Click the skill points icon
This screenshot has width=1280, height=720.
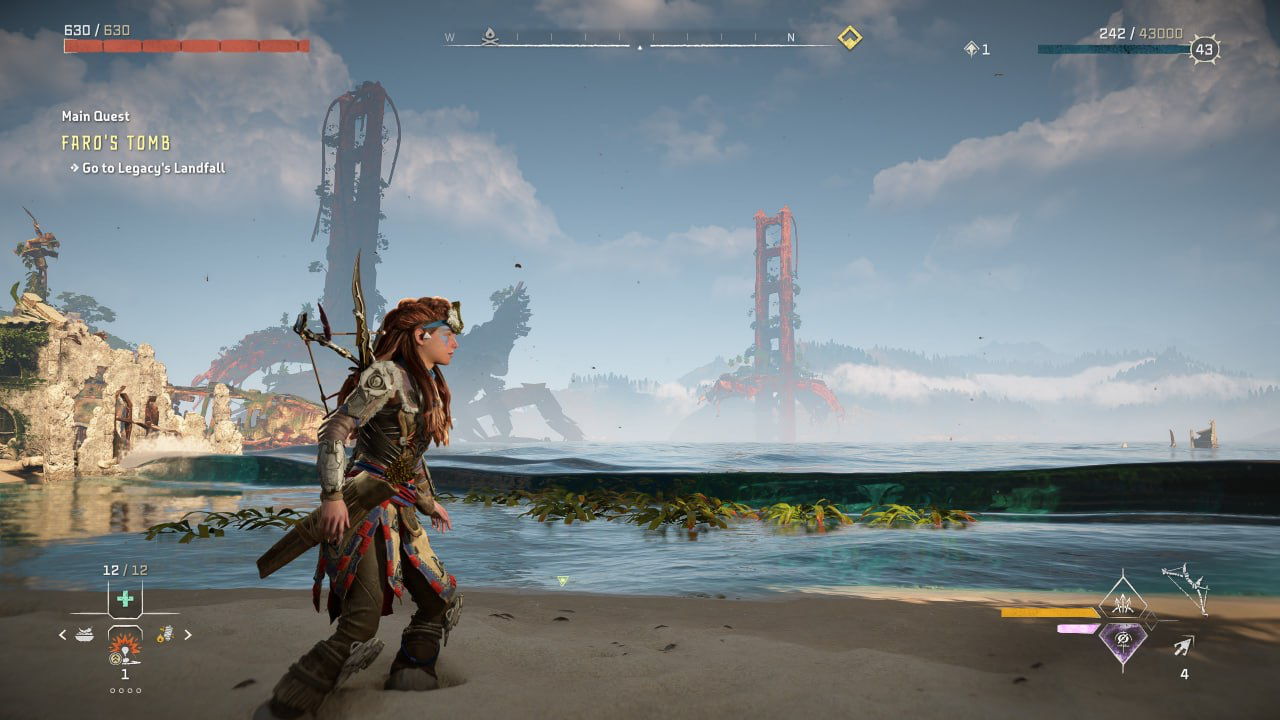[971, 49]
